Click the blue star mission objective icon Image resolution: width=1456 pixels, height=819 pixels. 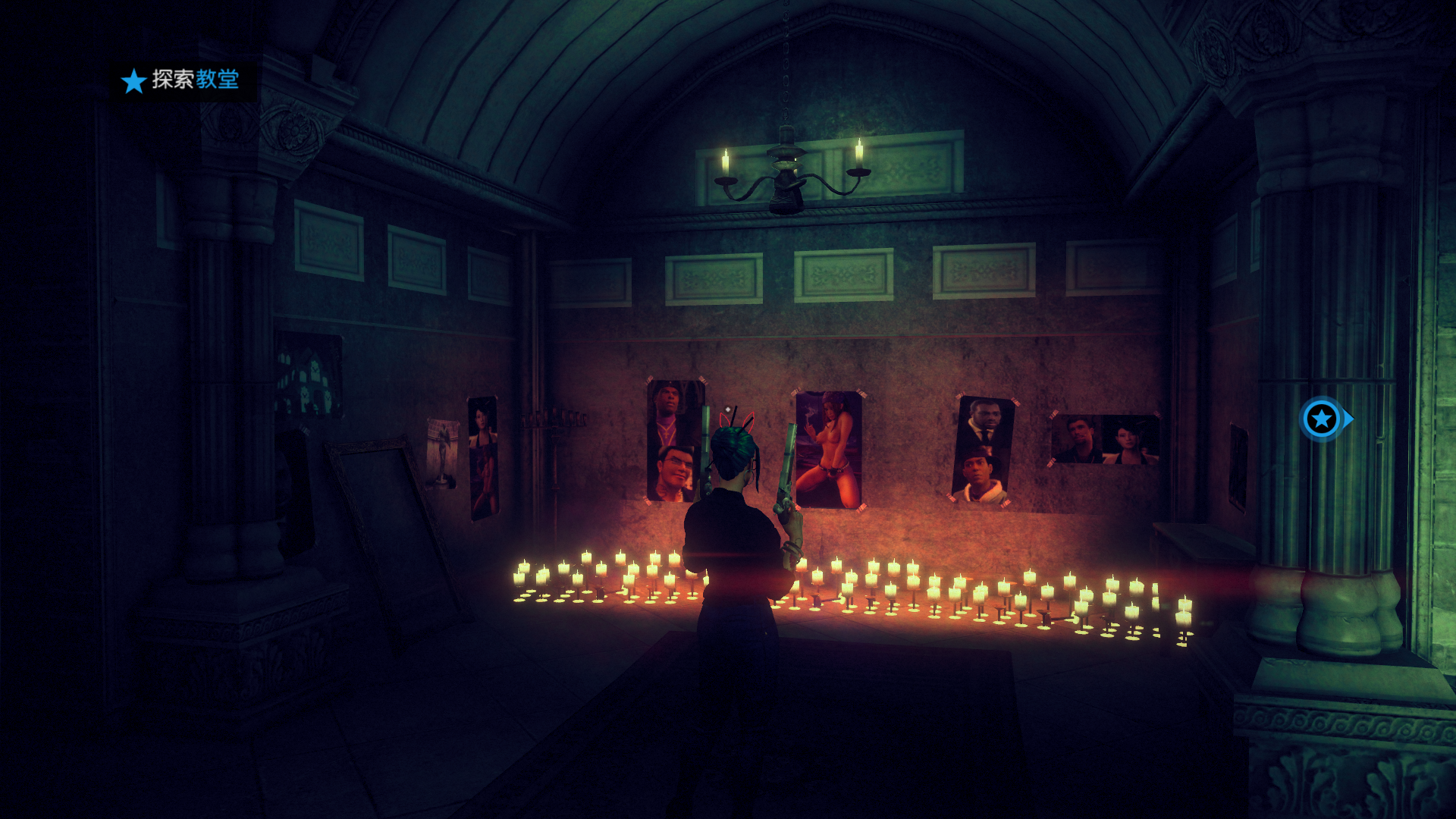point(133,80)
